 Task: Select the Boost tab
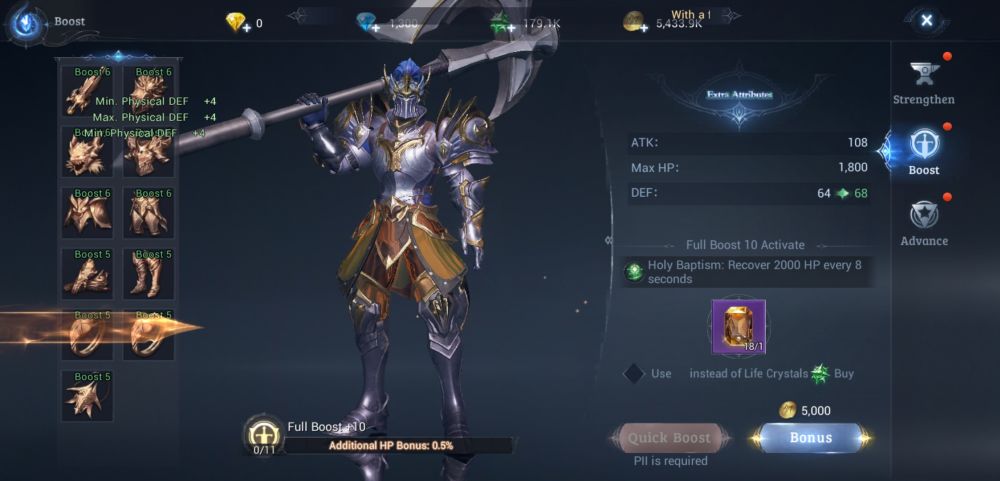923,152
